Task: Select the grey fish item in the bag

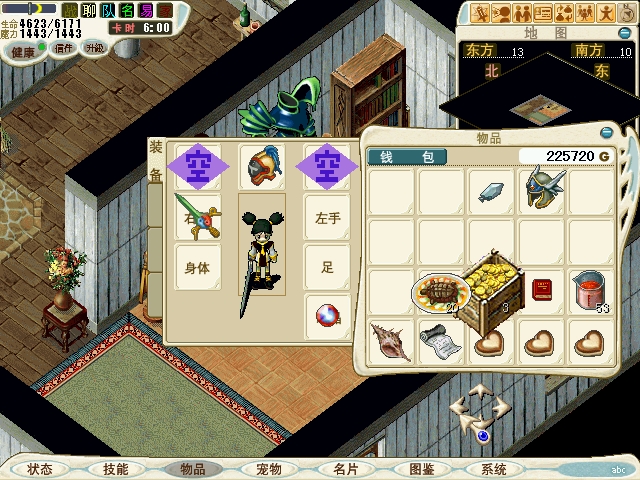Action: point(491,190)
